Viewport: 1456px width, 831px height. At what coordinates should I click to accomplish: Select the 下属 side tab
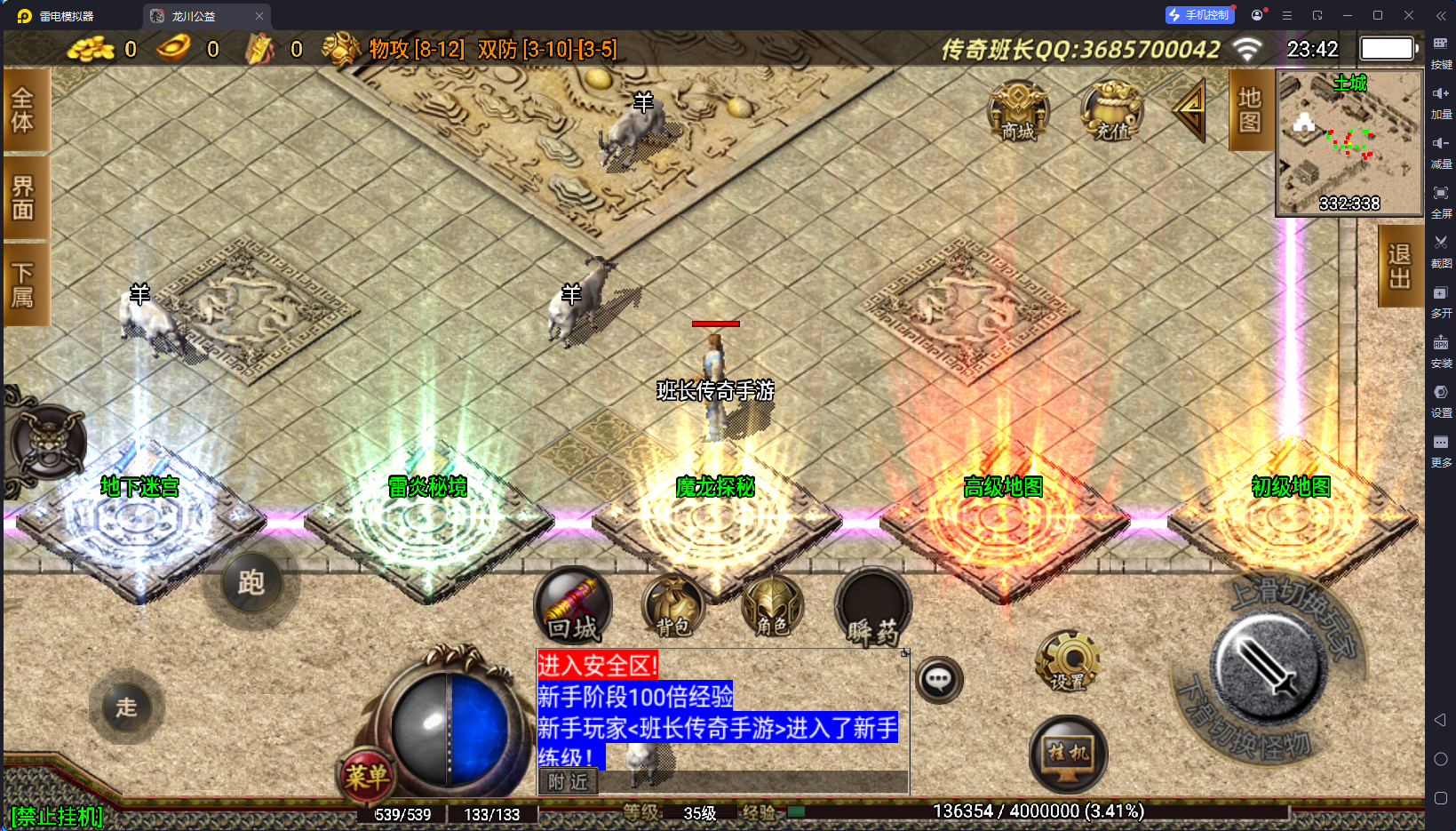coord(23,284)
